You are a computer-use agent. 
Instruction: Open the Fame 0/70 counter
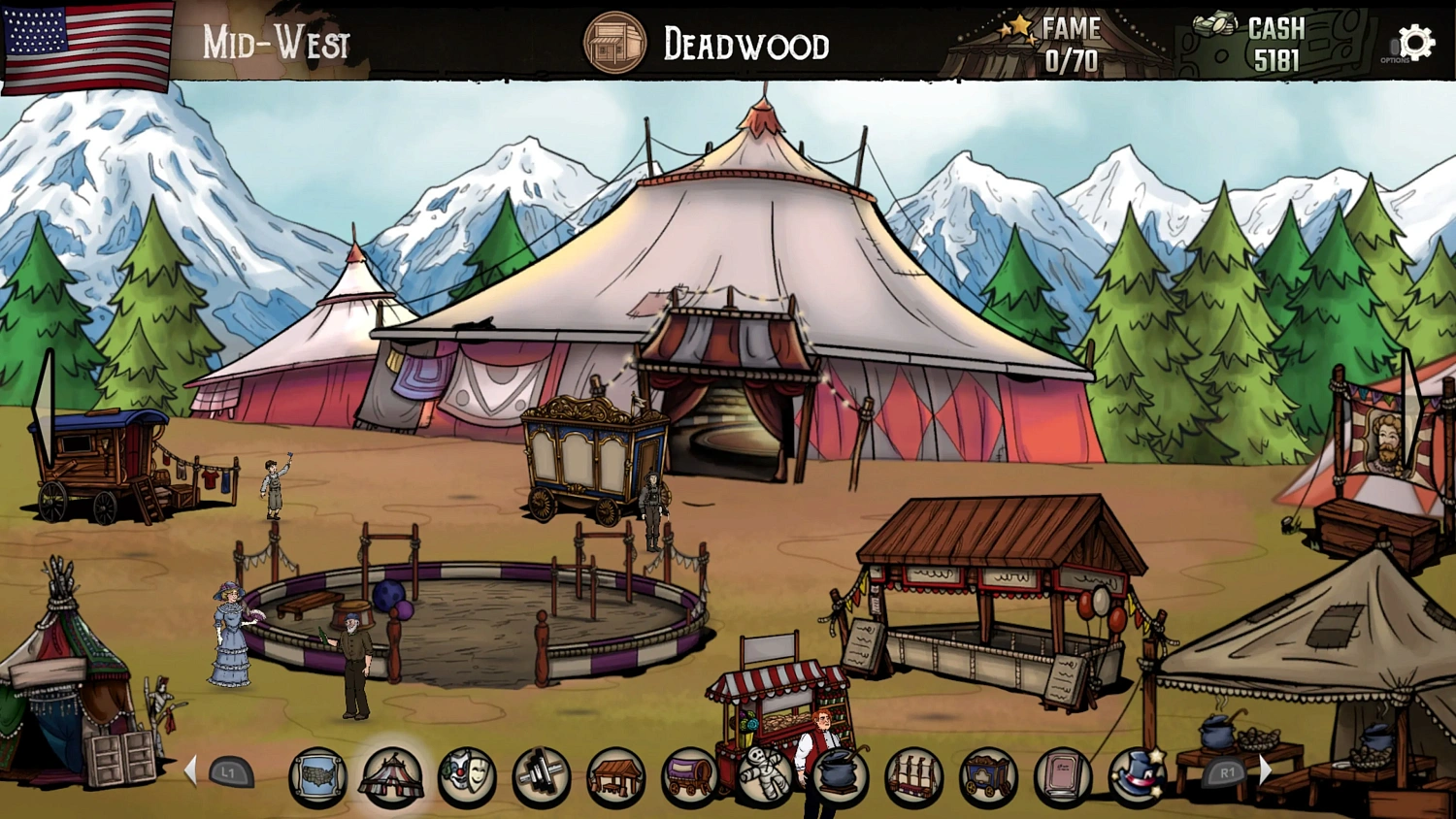[x=1068, y=44]
